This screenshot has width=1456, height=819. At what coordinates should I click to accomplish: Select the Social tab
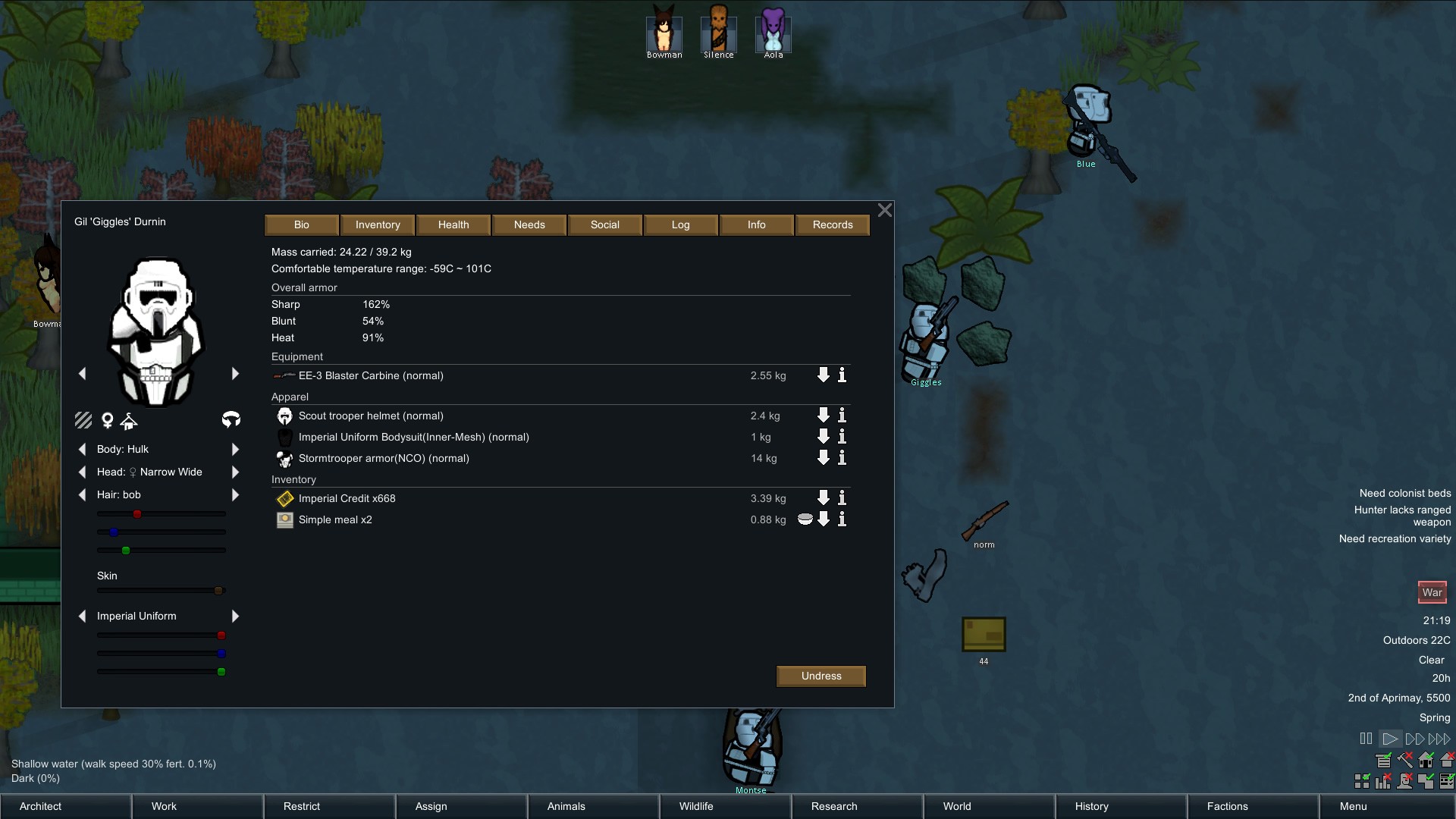[x=605, y=224]
